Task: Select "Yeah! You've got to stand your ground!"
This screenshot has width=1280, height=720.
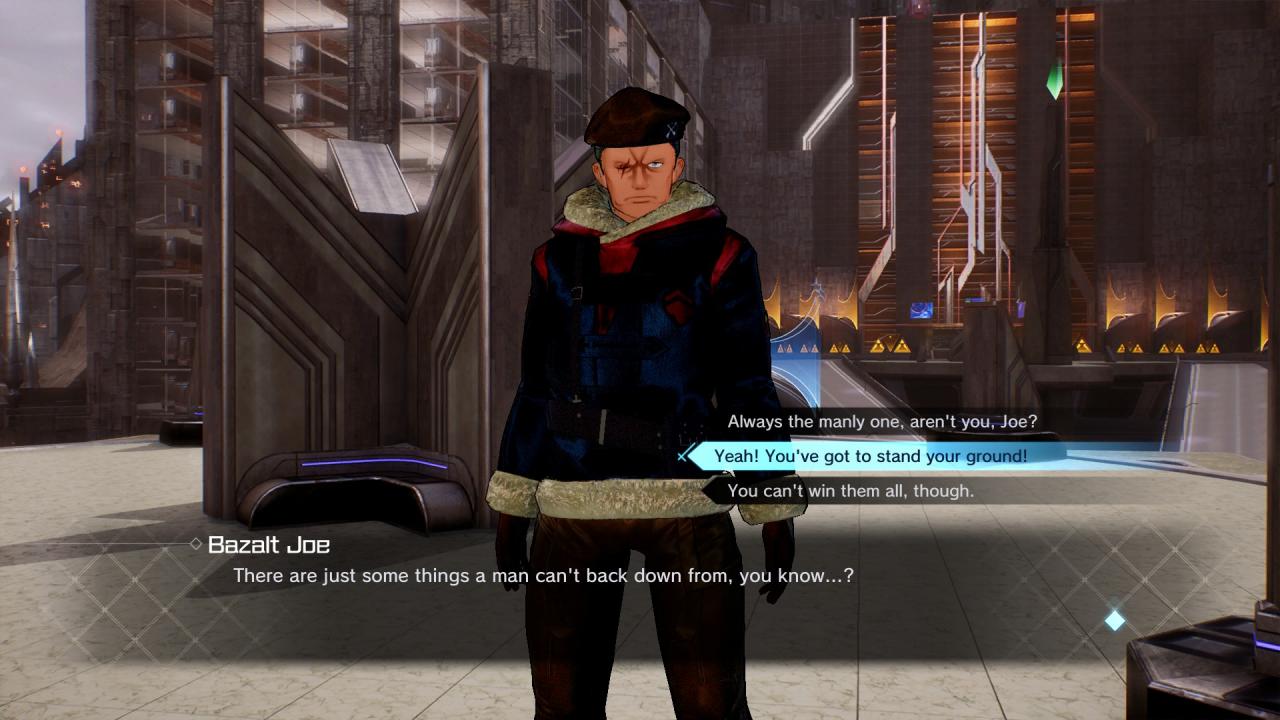Action: tap(870, 456)
